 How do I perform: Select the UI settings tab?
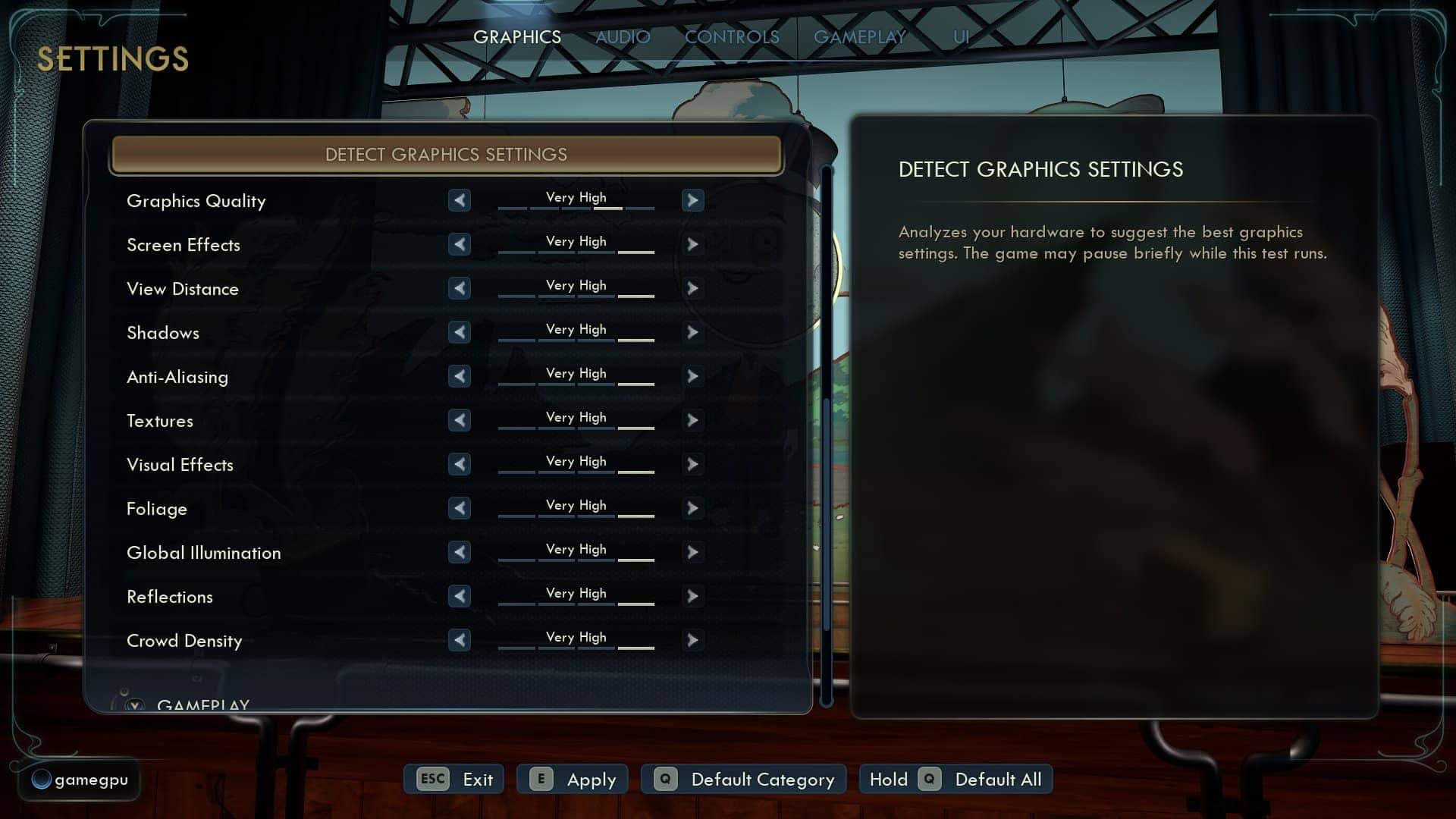961,37
